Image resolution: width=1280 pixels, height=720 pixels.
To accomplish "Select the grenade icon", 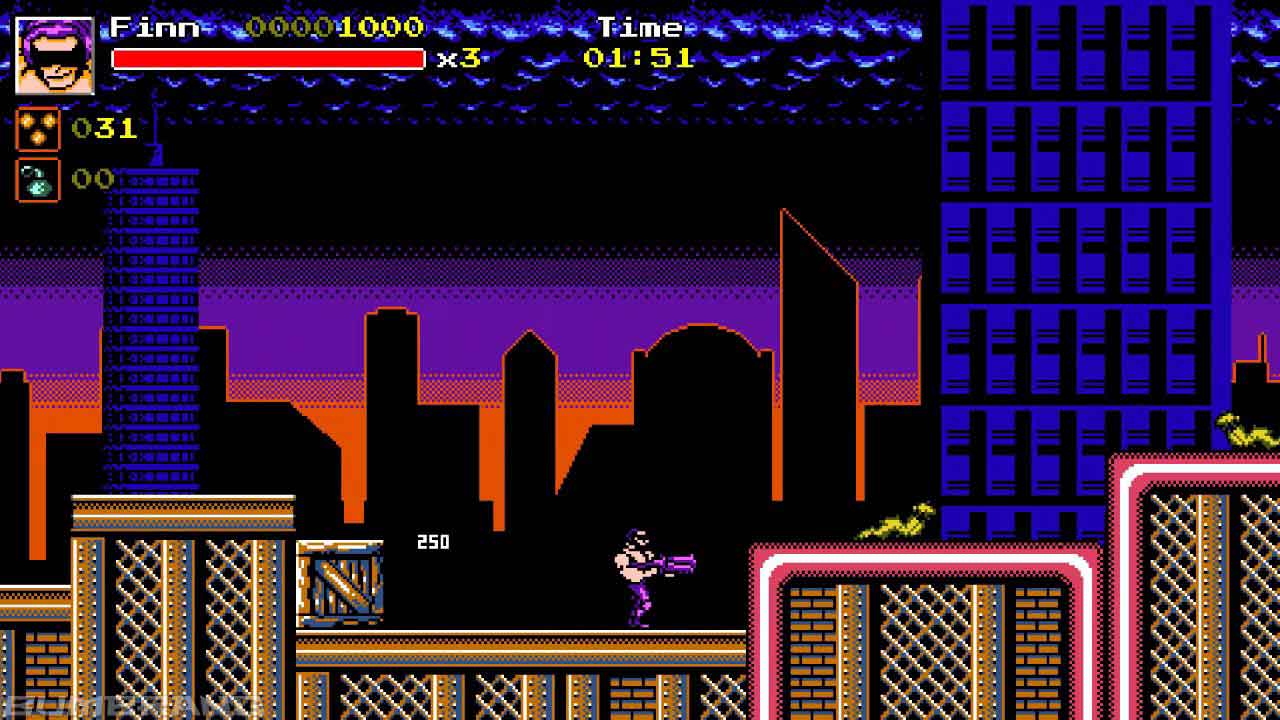I will coord(38,180).
